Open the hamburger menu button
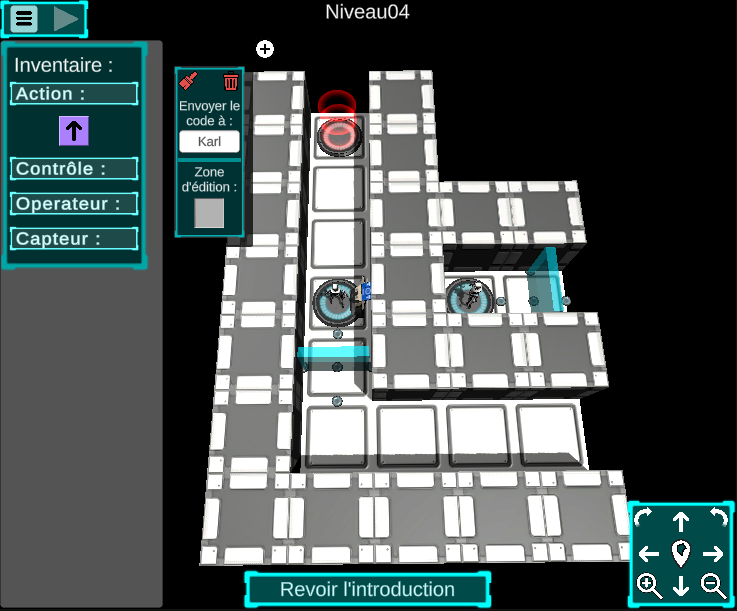737x611 pixels. click(24, 18)
